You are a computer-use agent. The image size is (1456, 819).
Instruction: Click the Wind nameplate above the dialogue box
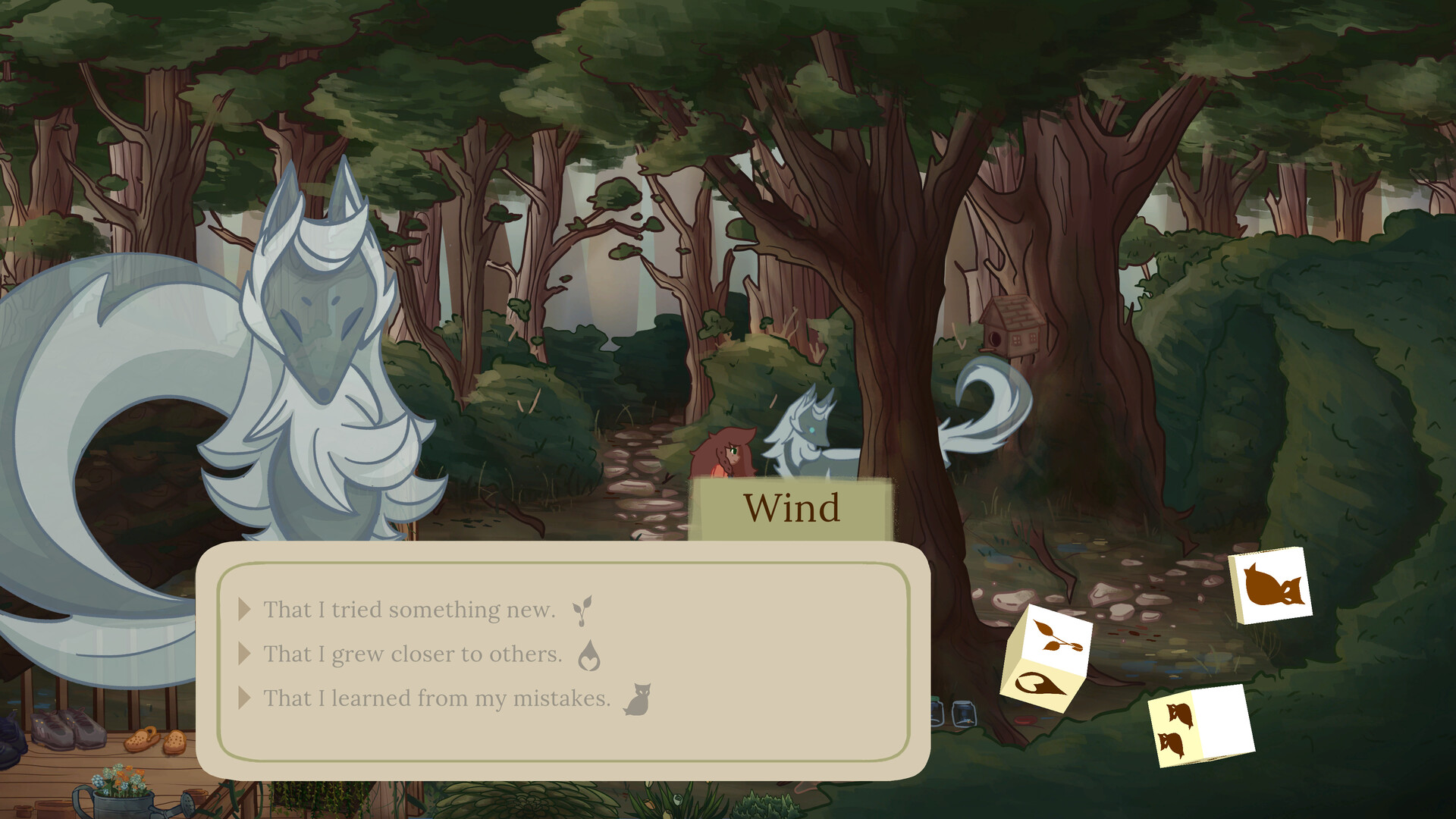[792, 507]
